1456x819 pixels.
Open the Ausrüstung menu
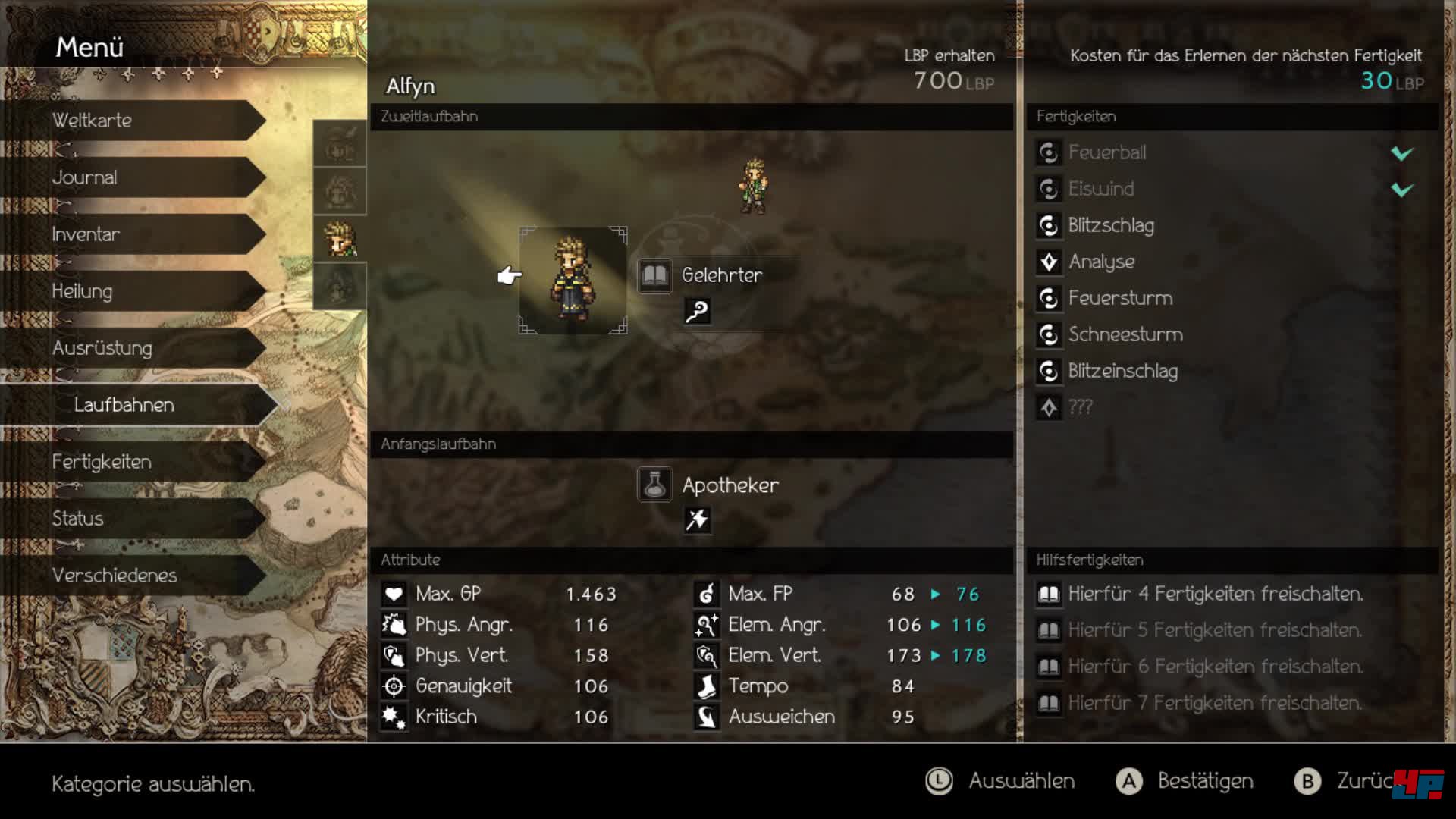pos(136,348)
